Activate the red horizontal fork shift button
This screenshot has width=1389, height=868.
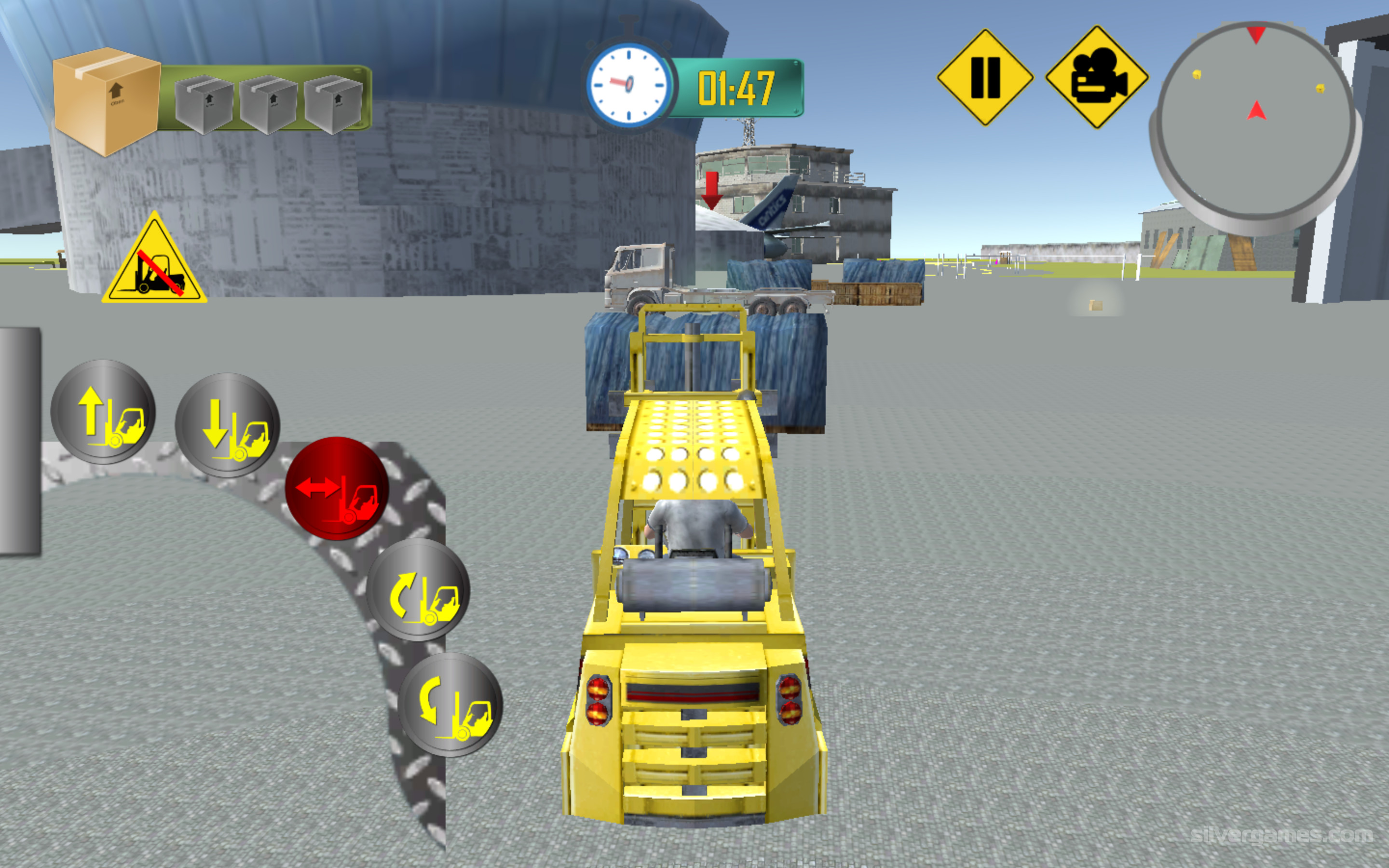coord(337,488)
